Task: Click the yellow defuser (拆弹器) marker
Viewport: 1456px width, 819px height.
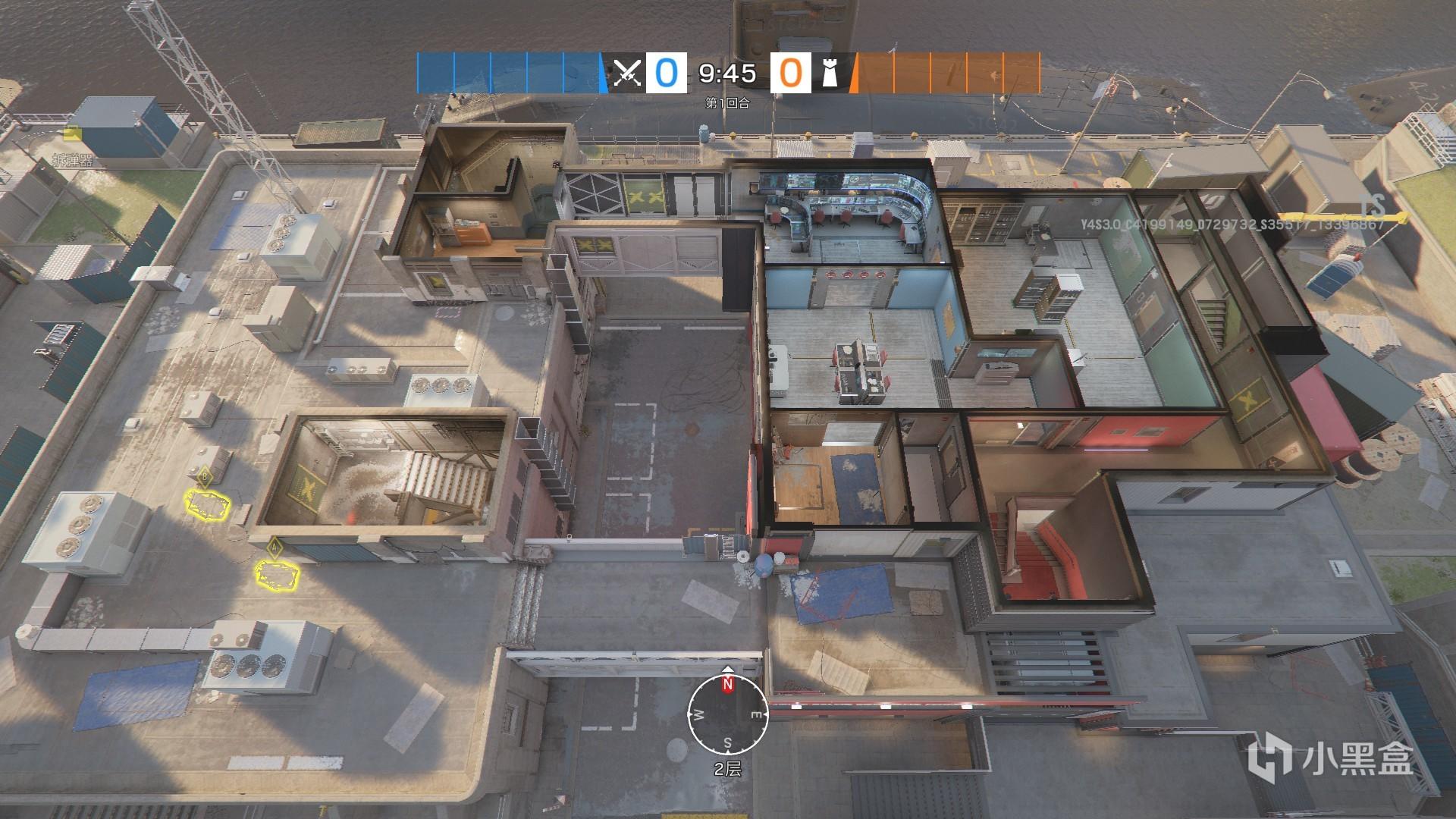Action: (73, 135)
